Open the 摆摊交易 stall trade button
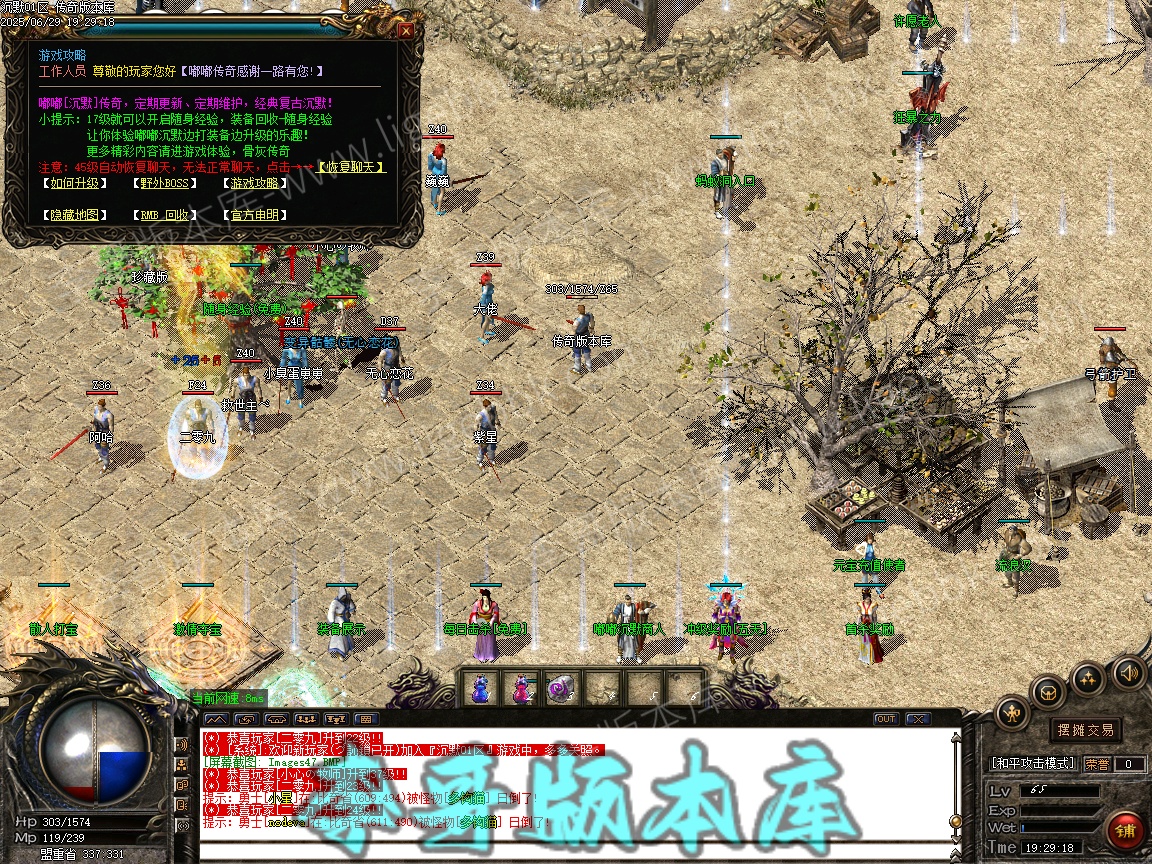Viewport: 1152px width, 864px height. click(1085, 730)
